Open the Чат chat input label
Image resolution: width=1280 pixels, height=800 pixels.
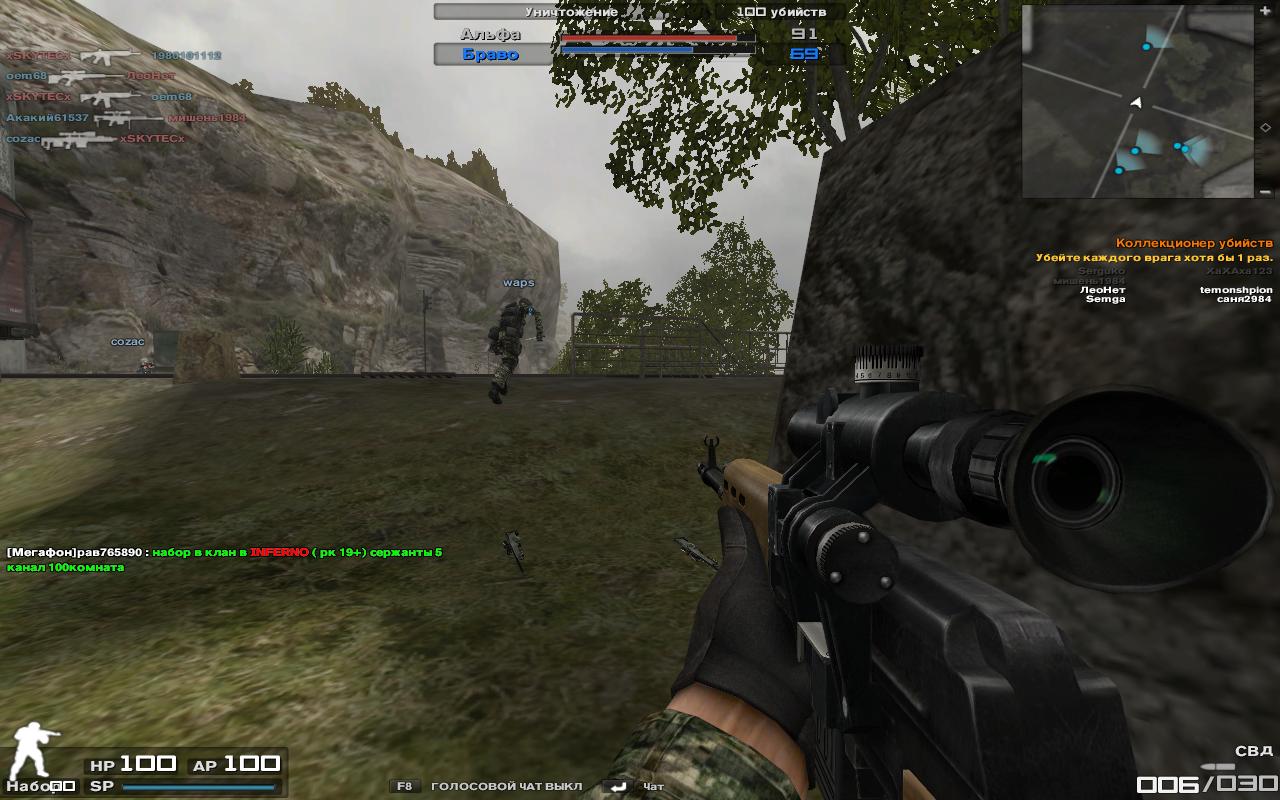(x=653, y=786)
